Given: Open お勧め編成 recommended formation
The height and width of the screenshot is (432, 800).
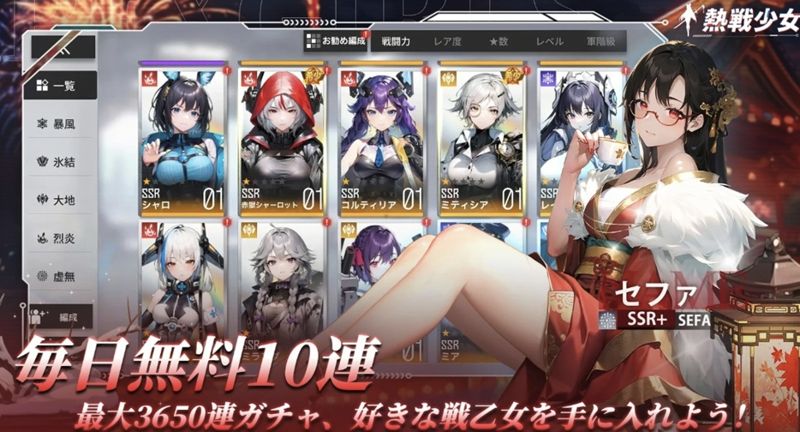Looking at the screenshot, I should pos(335,42).
